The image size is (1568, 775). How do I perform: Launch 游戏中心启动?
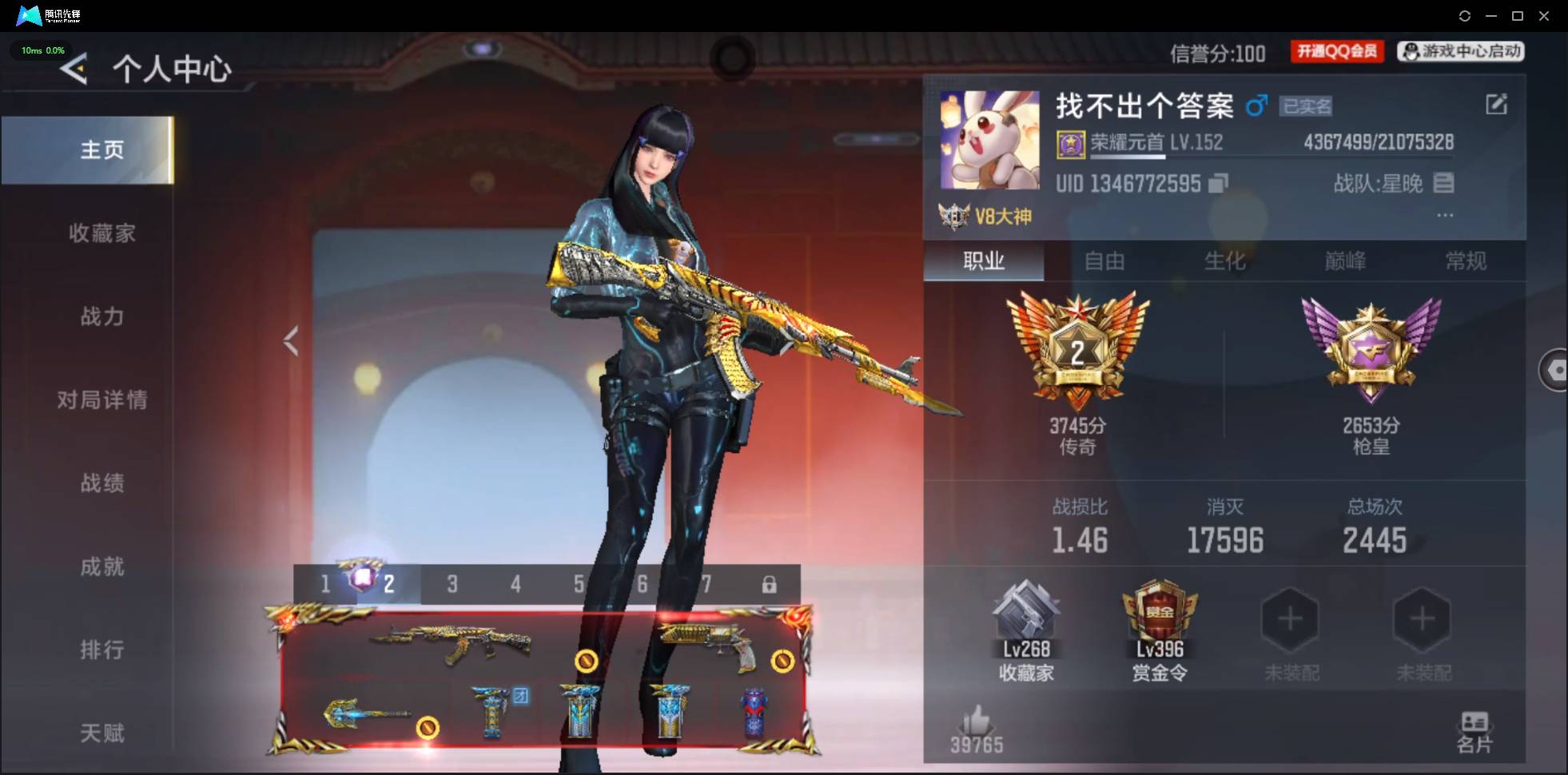point(1459,50)
